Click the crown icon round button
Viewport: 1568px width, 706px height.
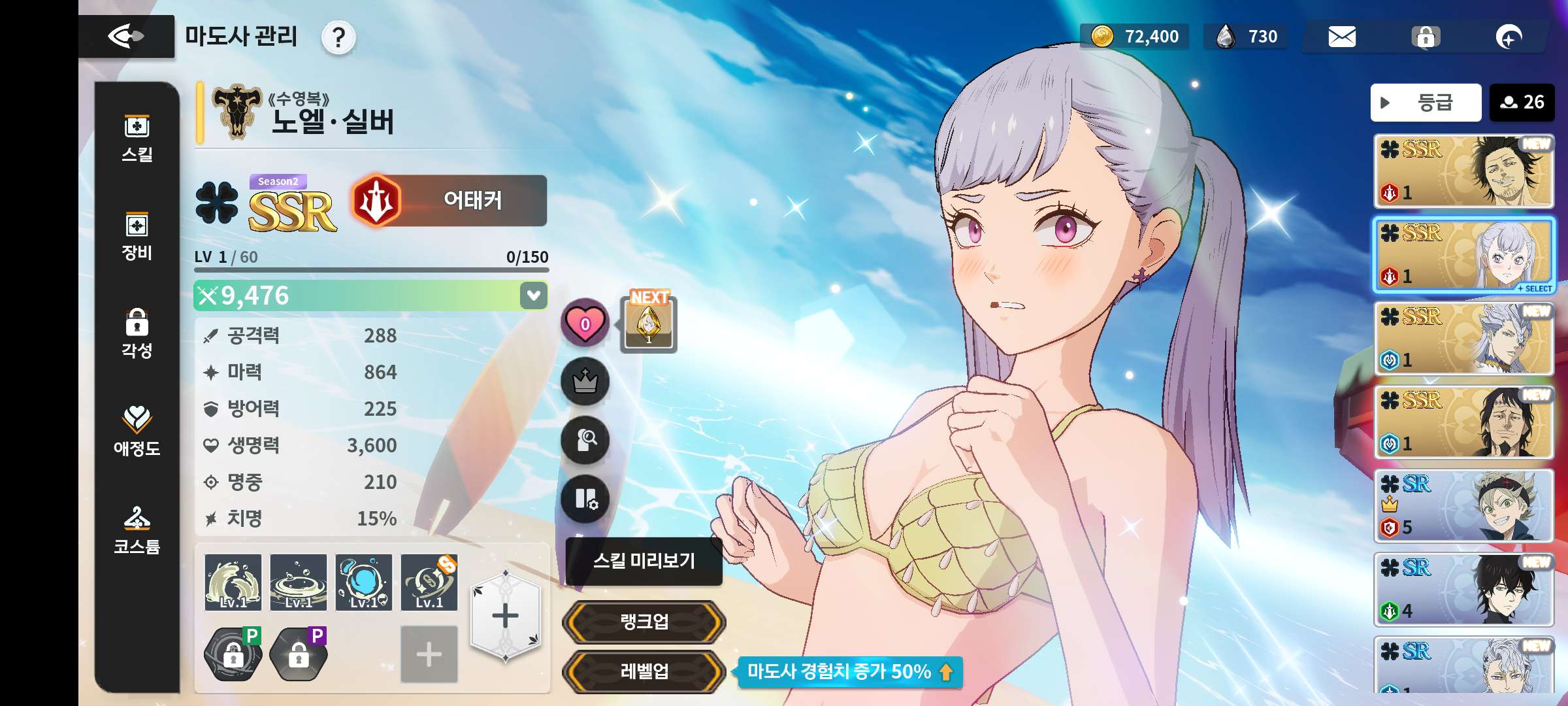click(585, 381)
